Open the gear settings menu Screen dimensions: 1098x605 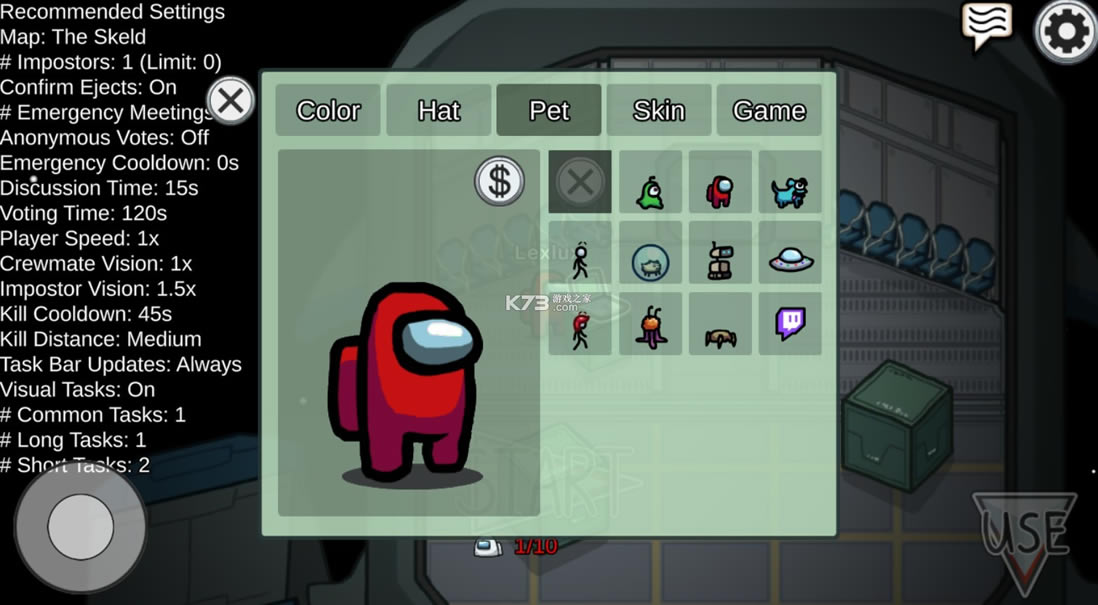click(1066, 32)
